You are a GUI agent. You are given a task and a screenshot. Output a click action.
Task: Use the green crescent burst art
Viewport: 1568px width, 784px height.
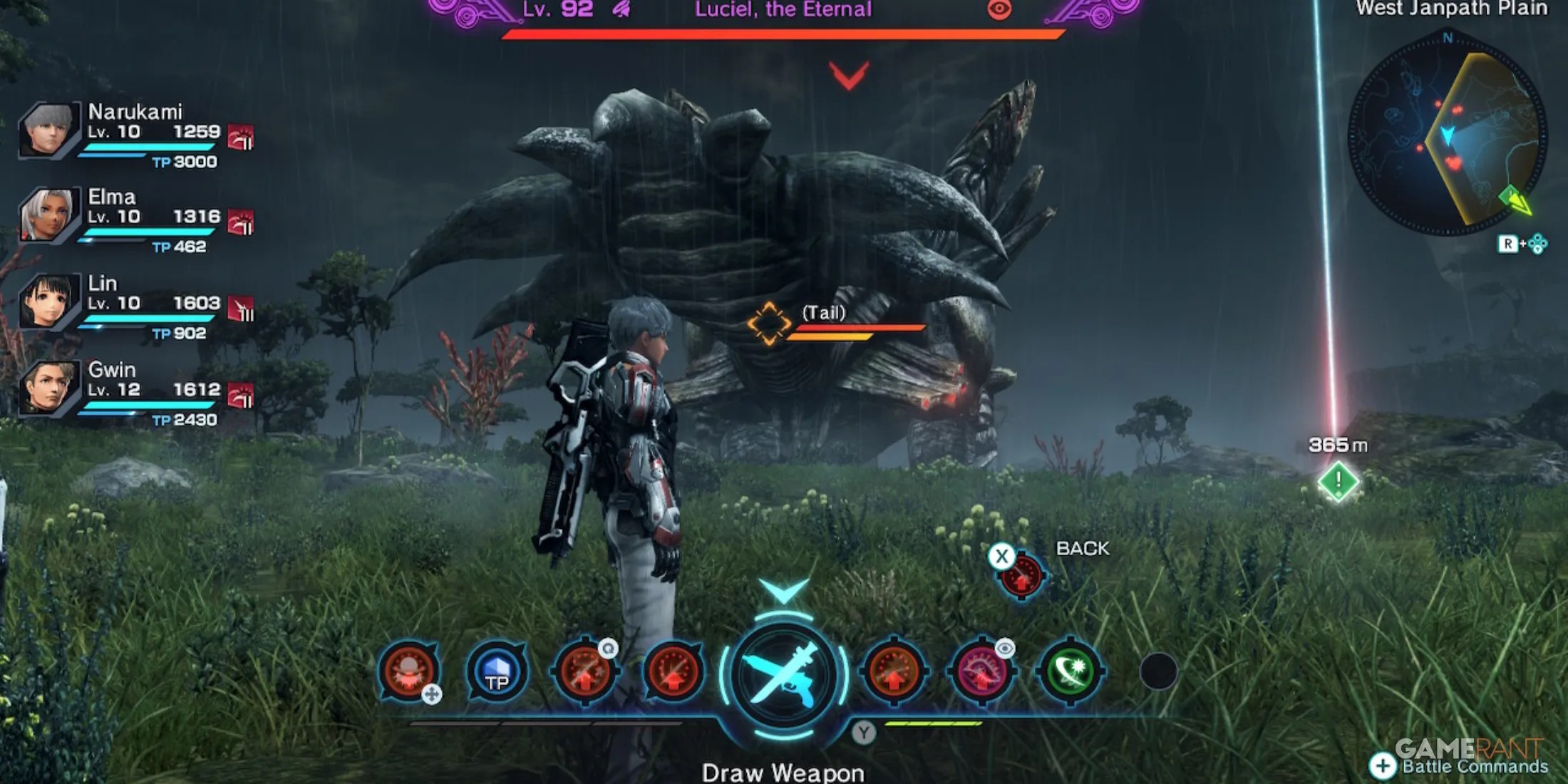(1070, 671)
